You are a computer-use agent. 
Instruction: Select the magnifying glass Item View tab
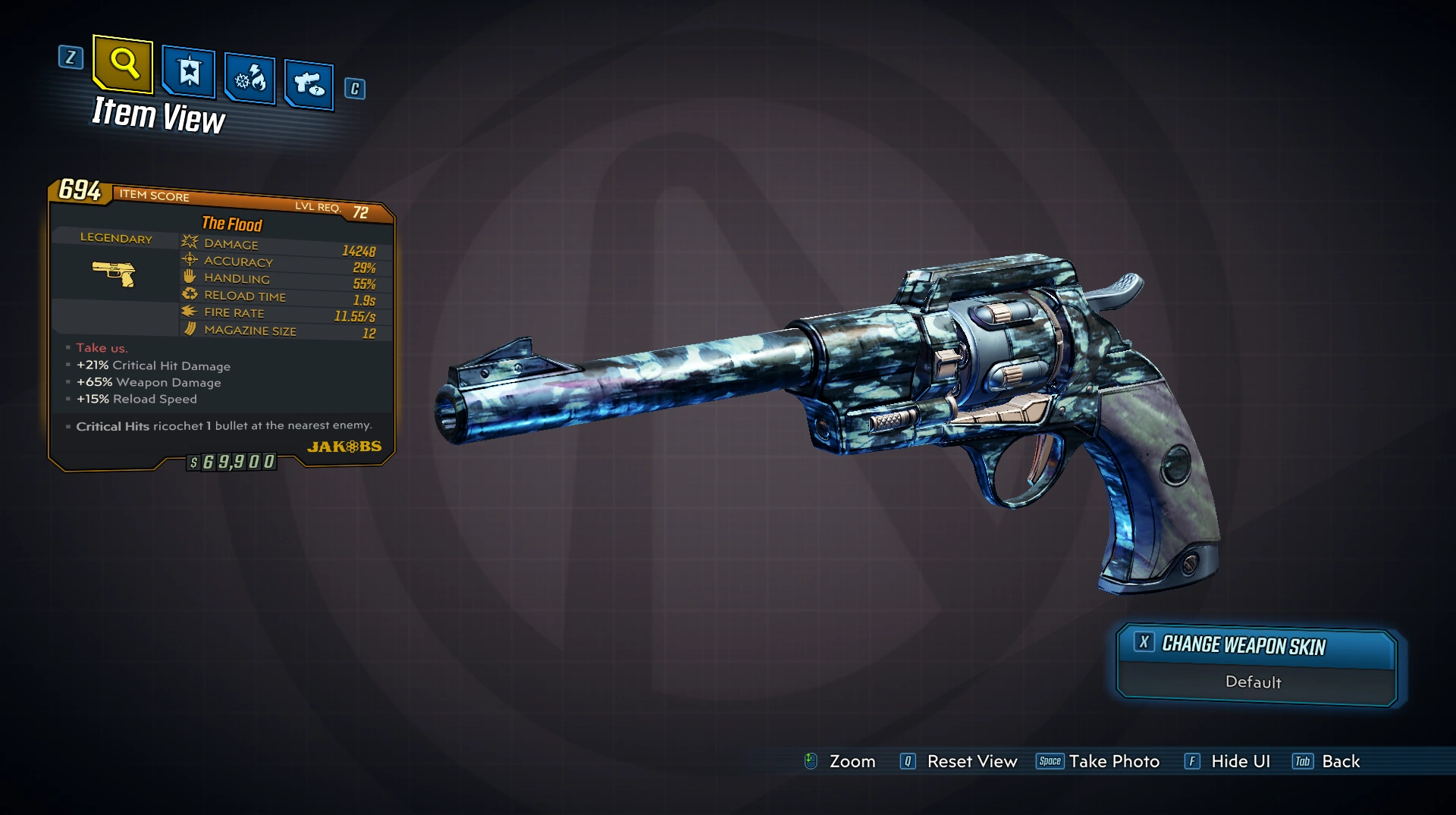click(x=123, y=64)
